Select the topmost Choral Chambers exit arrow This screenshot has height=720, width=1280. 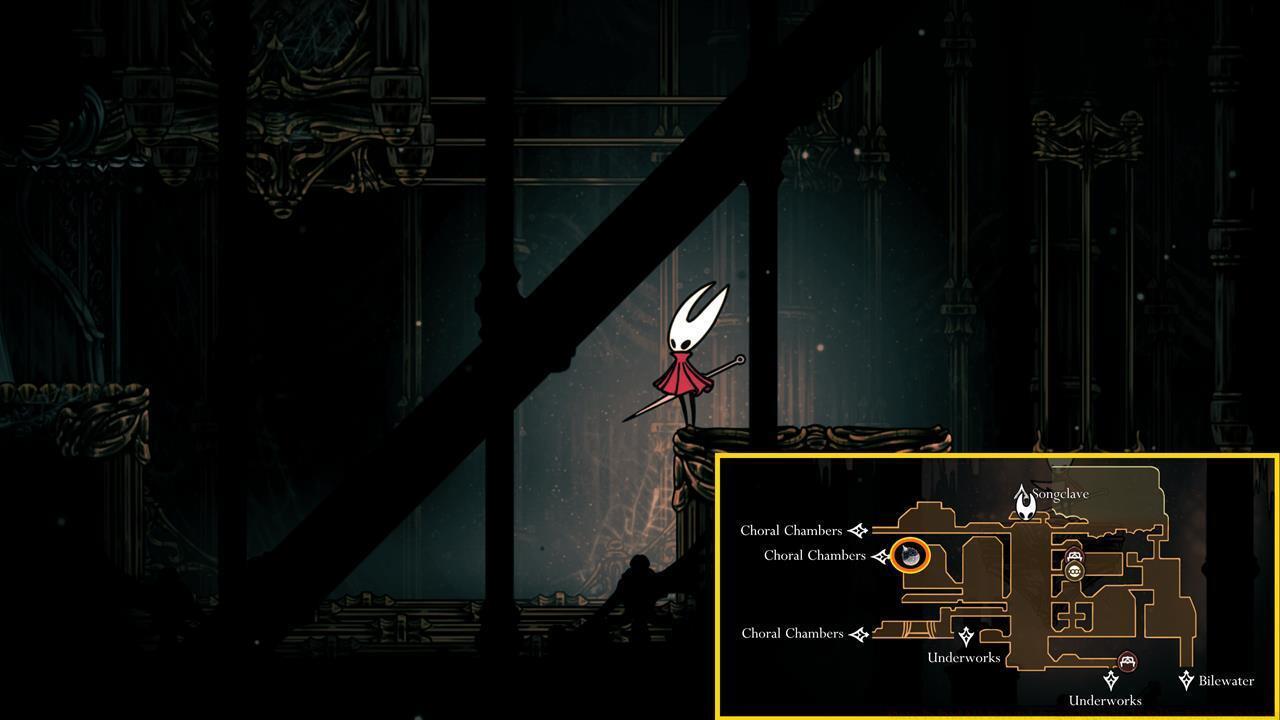(x=859, y=530)
